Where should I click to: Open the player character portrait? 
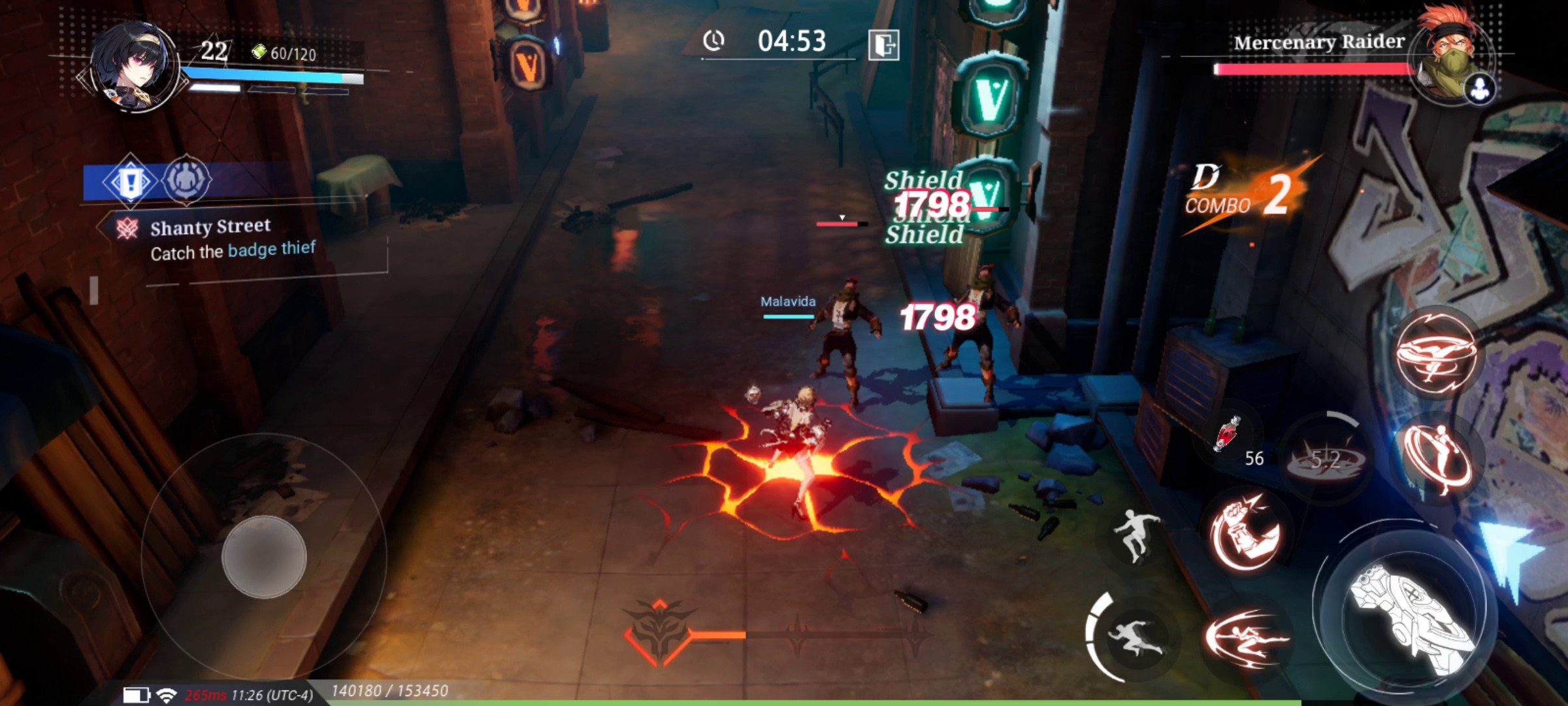pyautogui.click(x=134, y=65)
